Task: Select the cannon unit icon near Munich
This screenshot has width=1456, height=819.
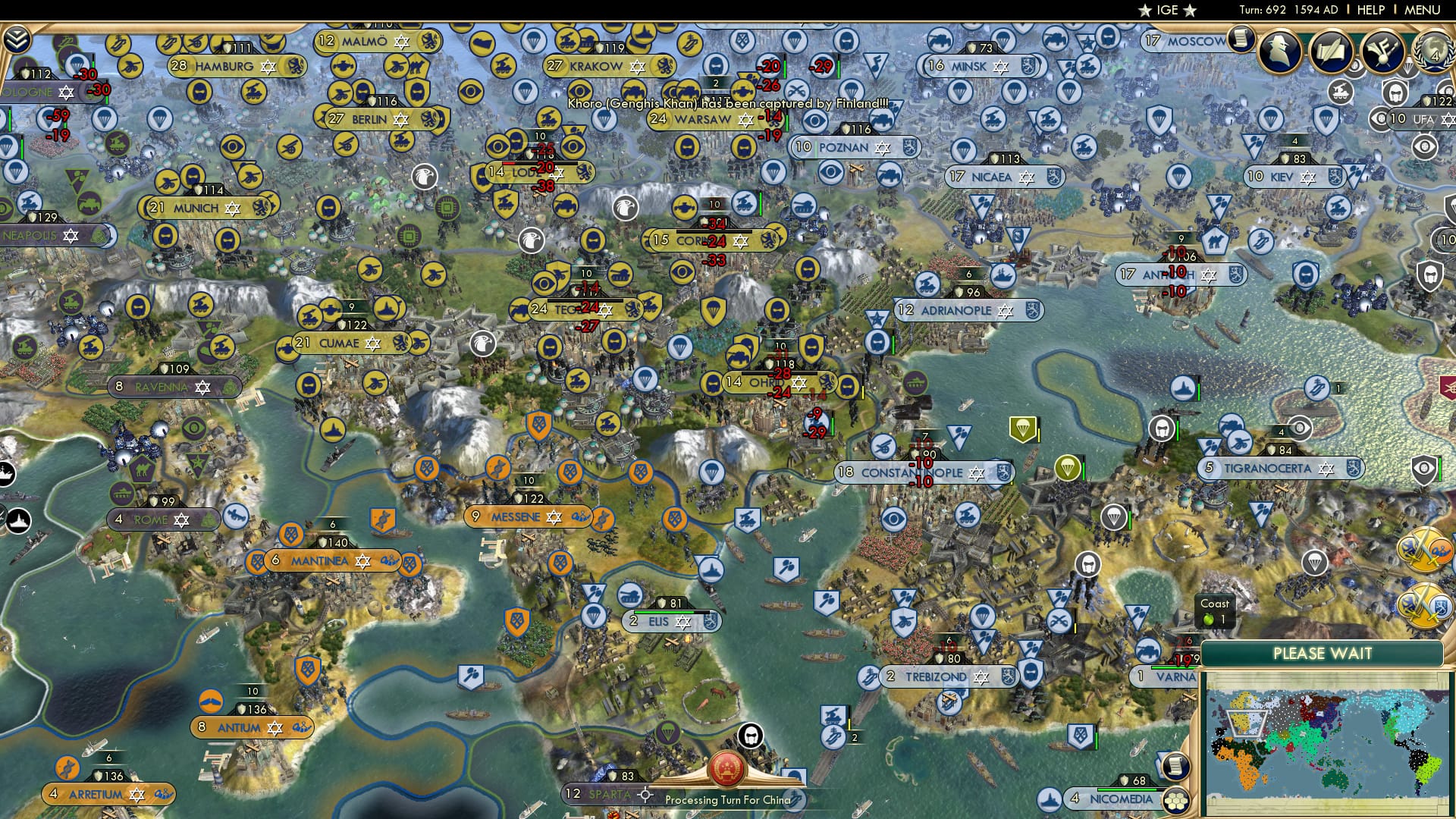Action: point(167,183)
